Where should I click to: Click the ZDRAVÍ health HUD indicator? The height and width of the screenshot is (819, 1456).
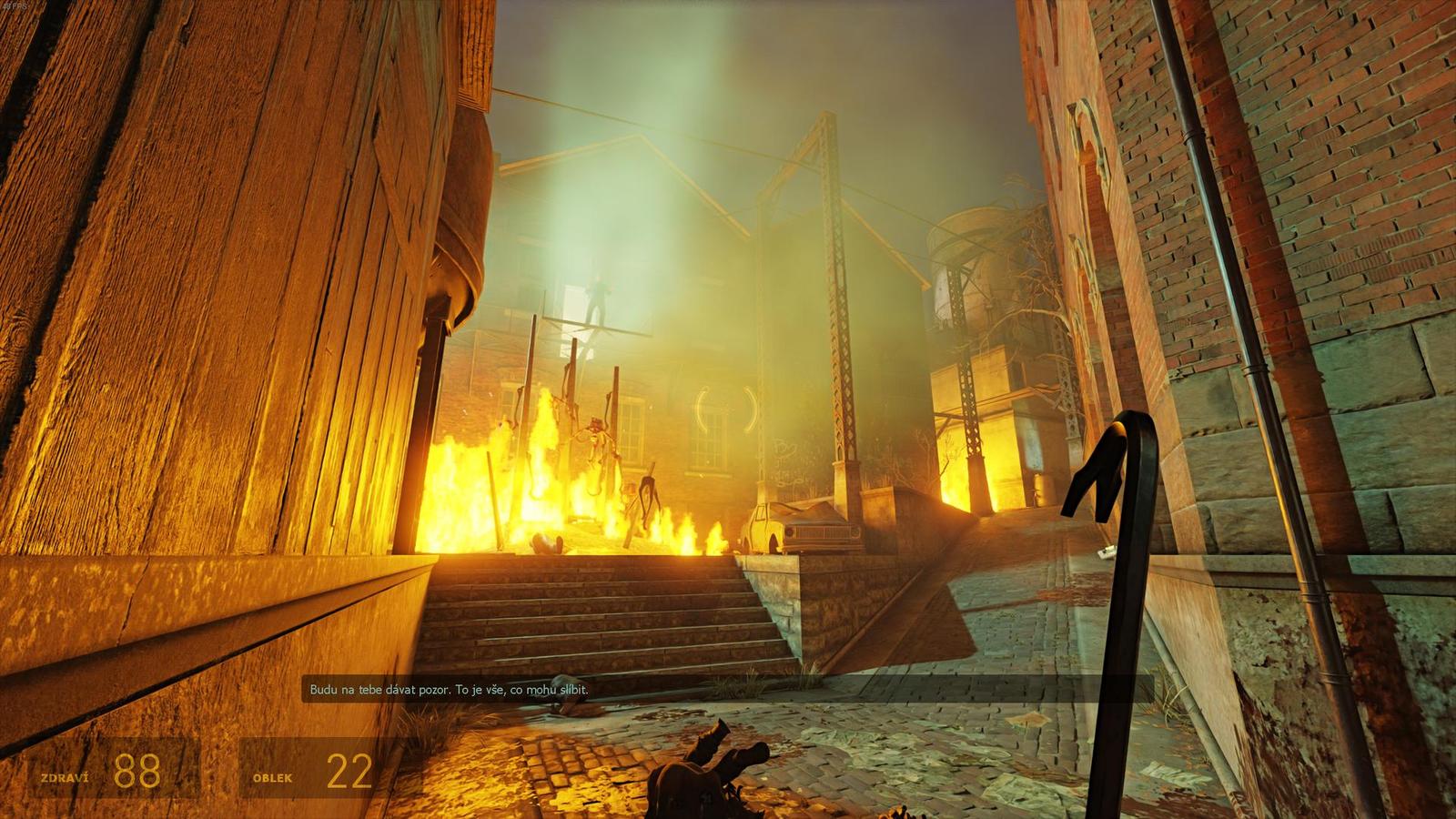64,777
